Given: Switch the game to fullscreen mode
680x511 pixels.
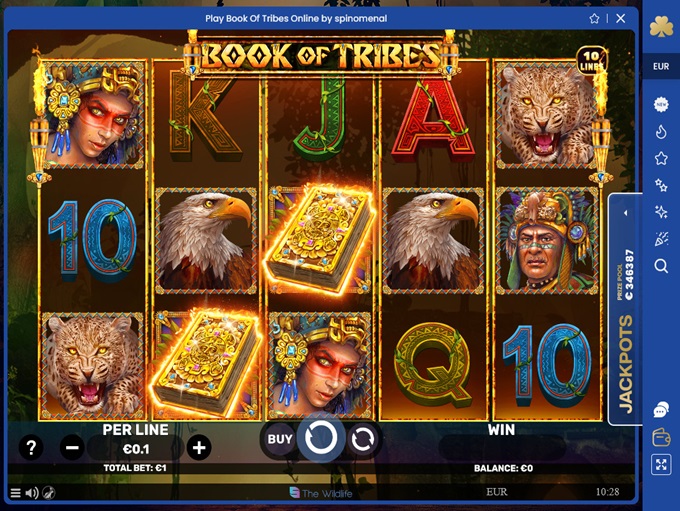Looking at the screenshot, I should click(x=661, y=464).
